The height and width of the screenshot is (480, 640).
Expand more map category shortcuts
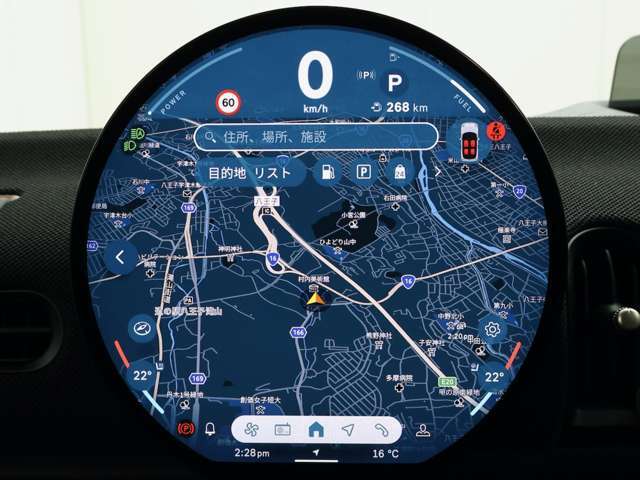(x=436, y=172)
